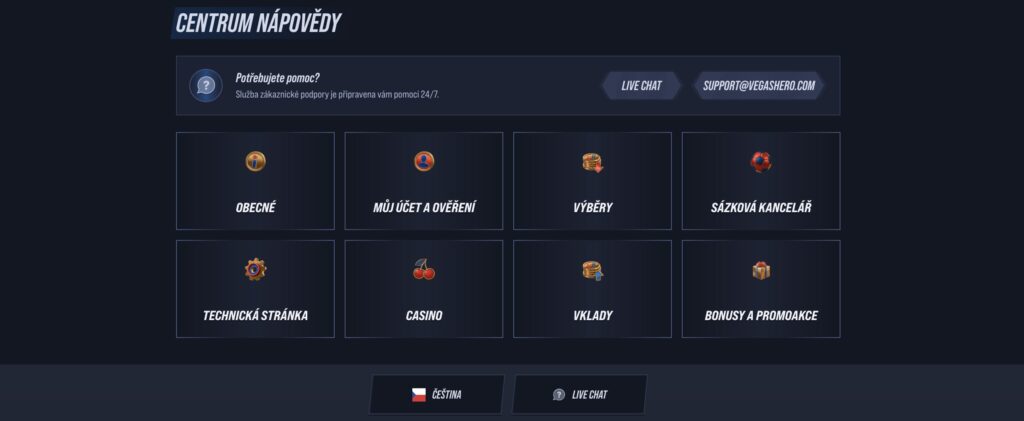
Task: Open the Technická stránka section
Action: click(x=255, y=289)
